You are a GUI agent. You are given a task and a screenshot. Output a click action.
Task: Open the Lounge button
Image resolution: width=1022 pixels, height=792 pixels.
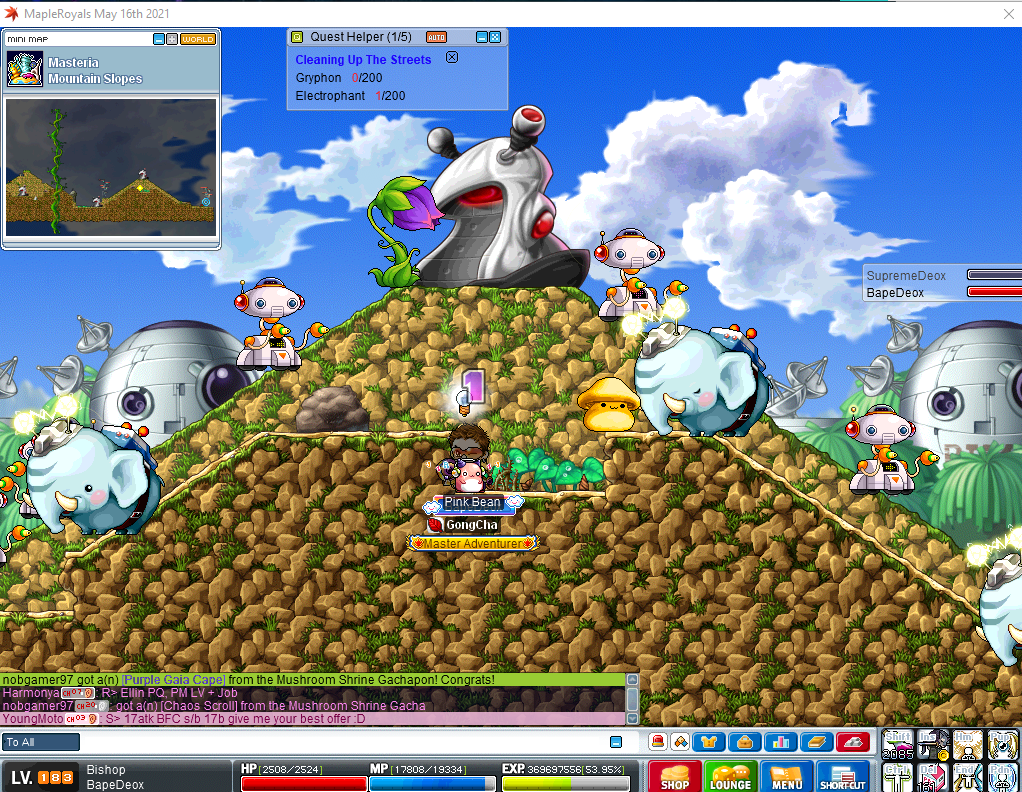(730, 777)
